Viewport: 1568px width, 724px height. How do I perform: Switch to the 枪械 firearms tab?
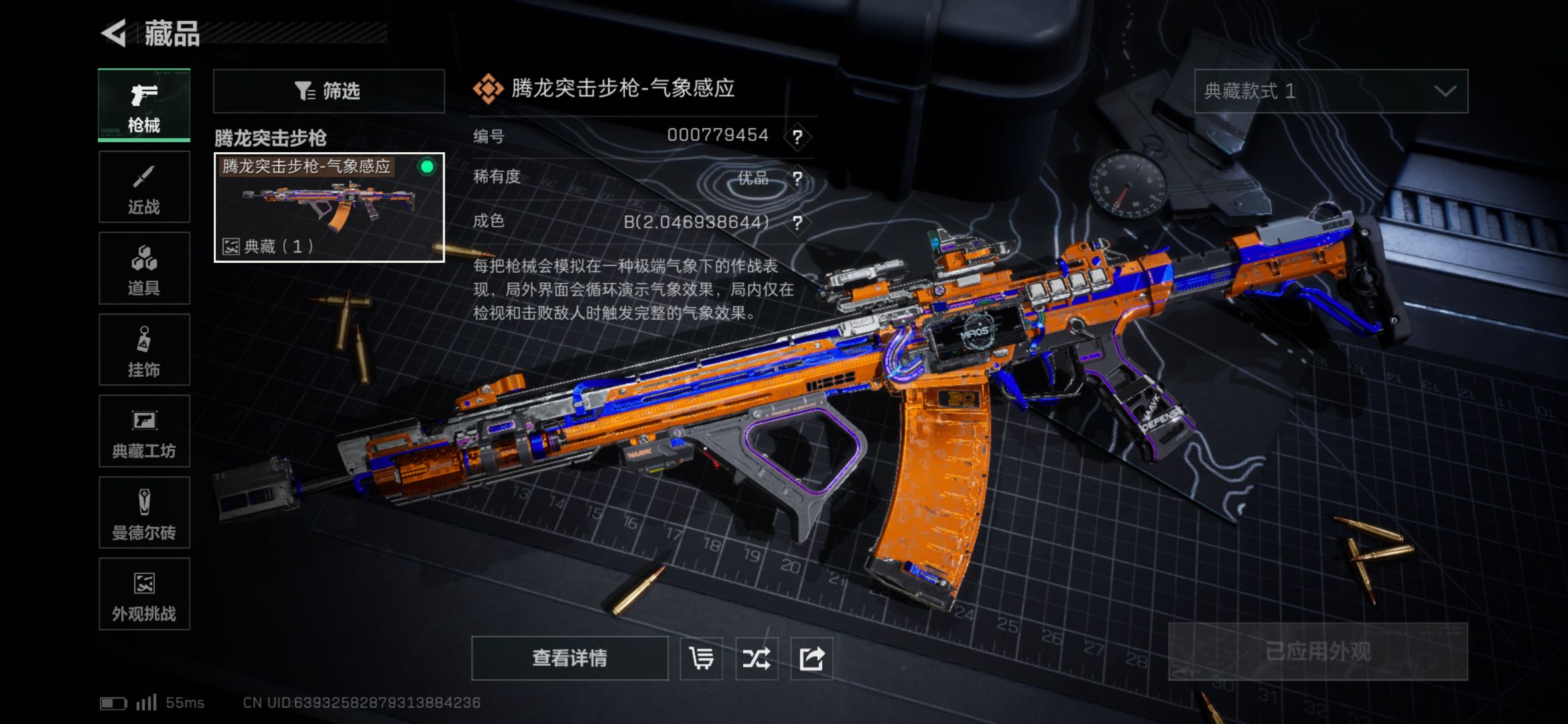point(144,105)
